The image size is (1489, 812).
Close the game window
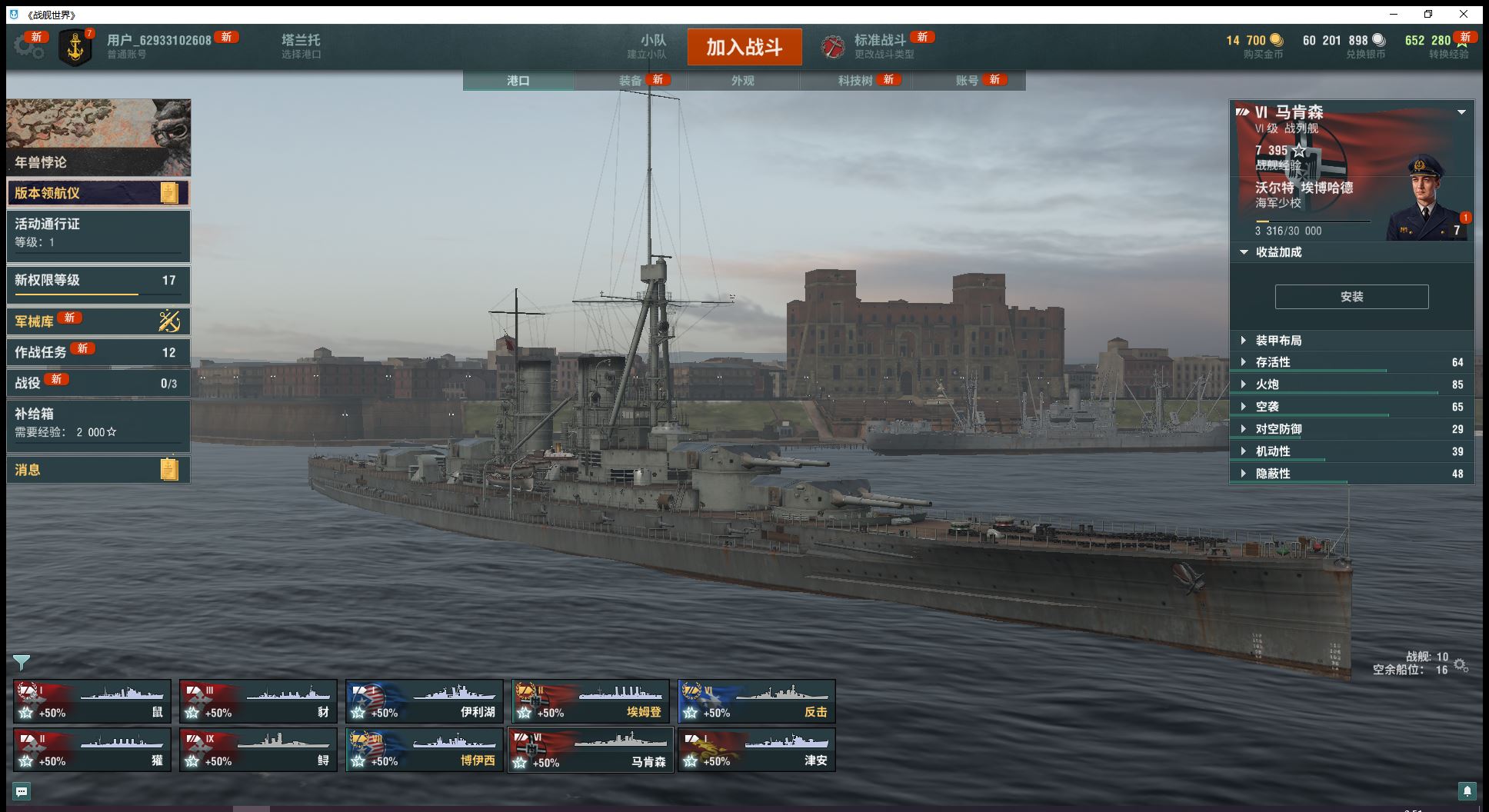(1464, 14)
